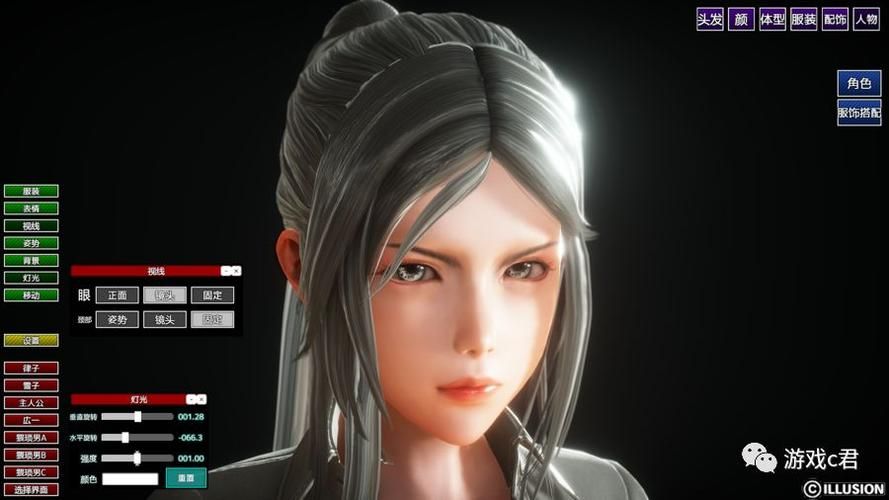
Task: Click the 强度 intensity slider
Action: tap(138, 458)
